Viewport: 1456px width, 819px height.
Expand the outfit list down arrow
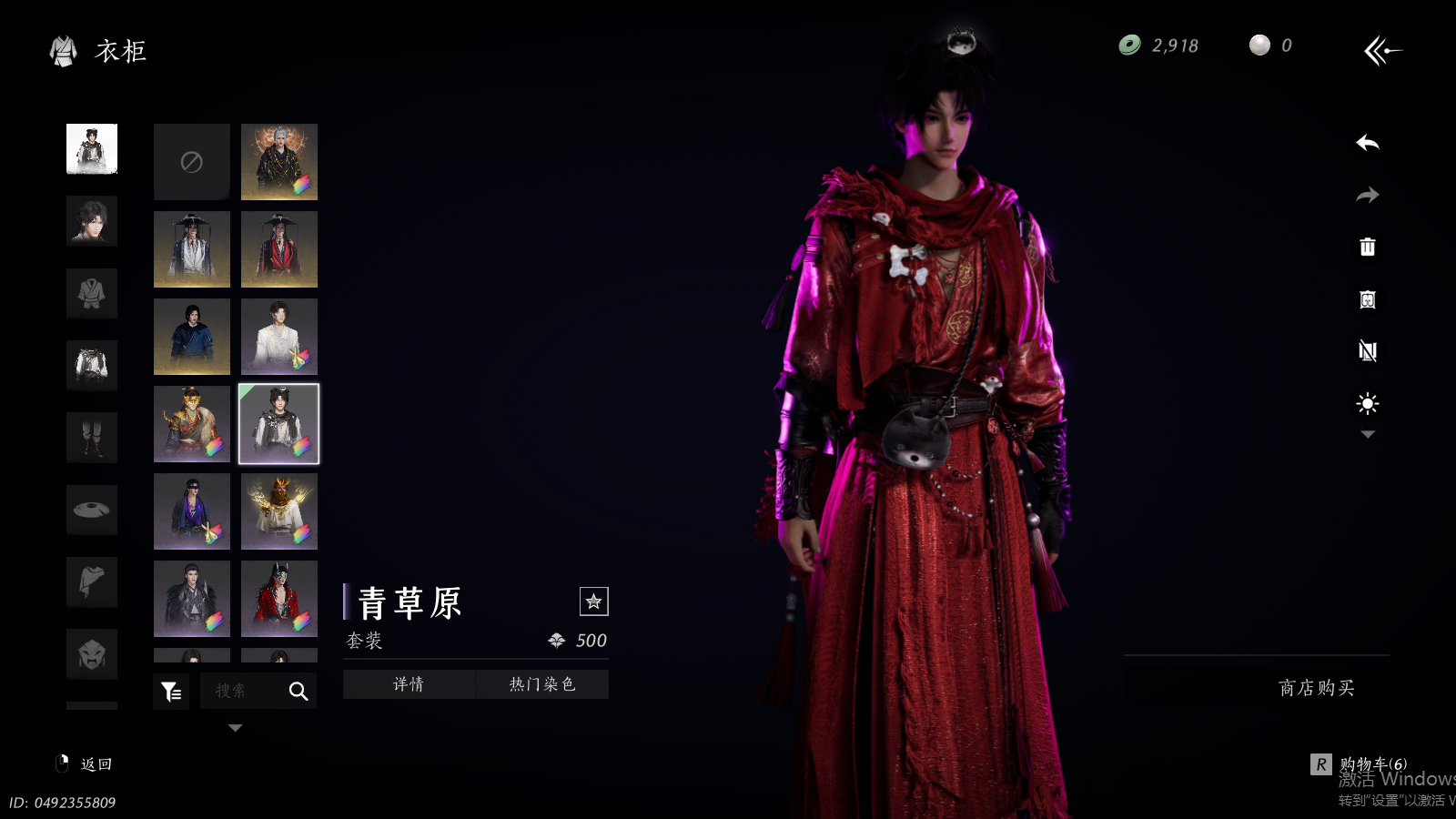(235, 728)
